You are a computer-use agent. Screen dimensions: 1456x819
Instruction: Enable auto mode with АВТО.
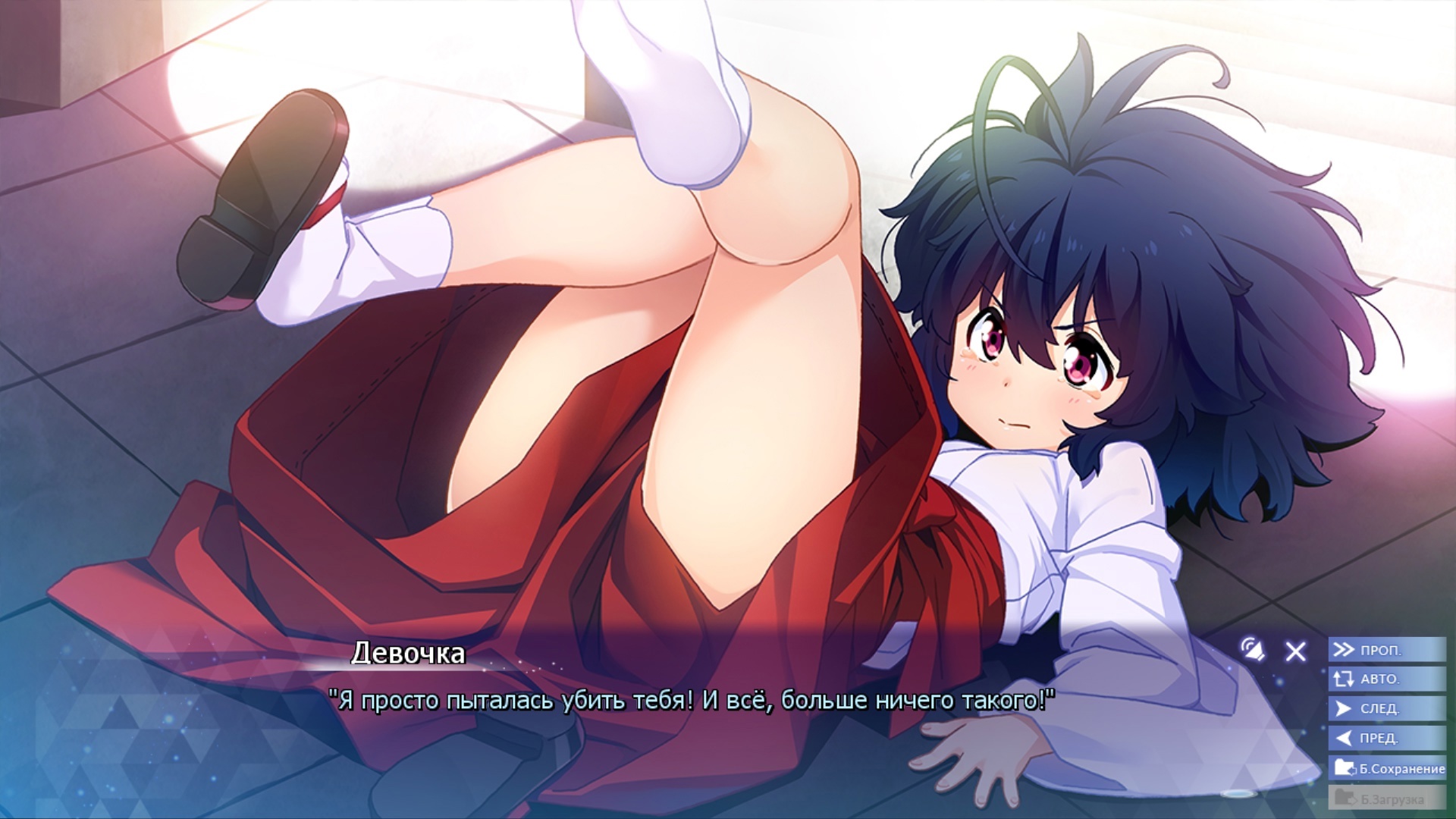click(x=1386, y=679)
